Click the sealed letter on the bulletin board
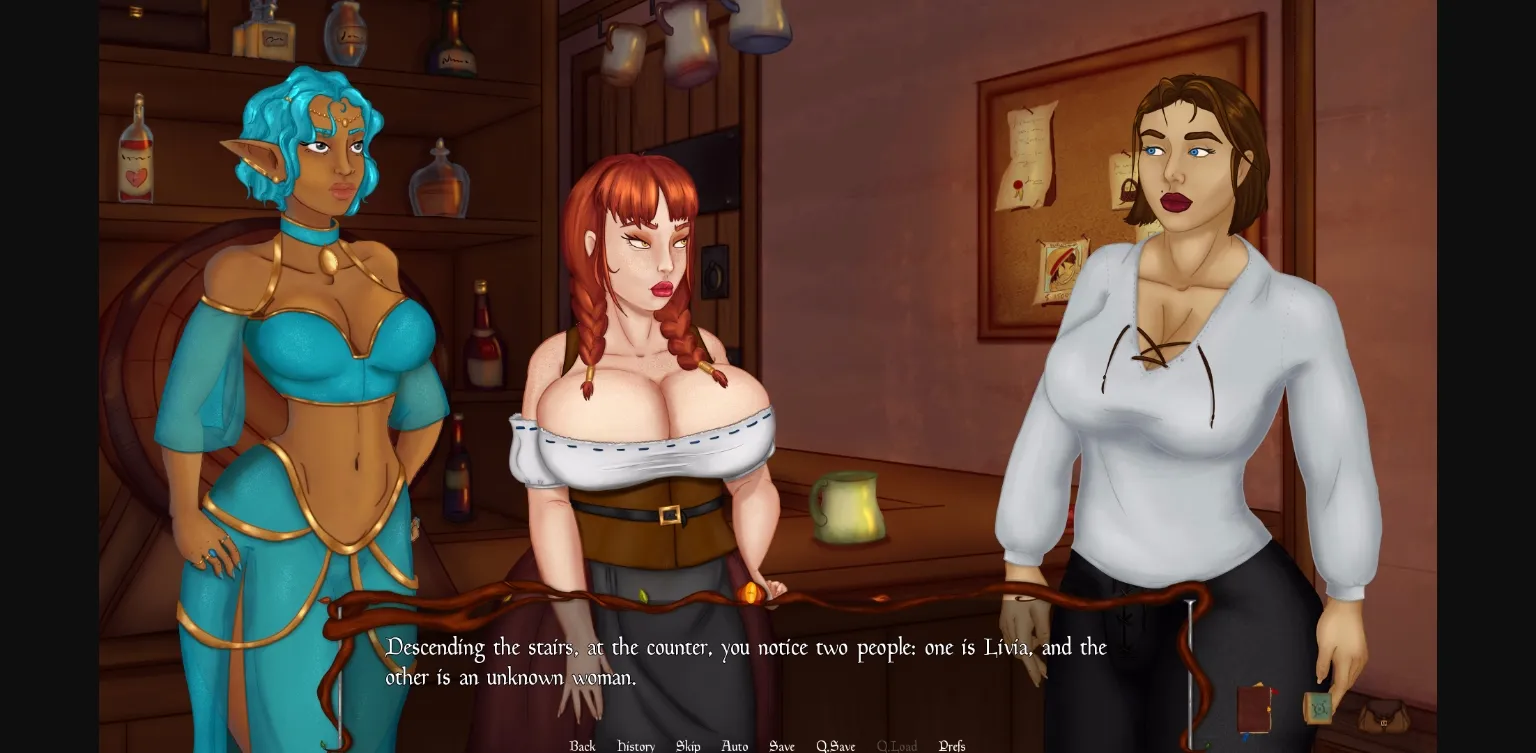This screenshot has height=753, width=1536. tap(1027, 156)
